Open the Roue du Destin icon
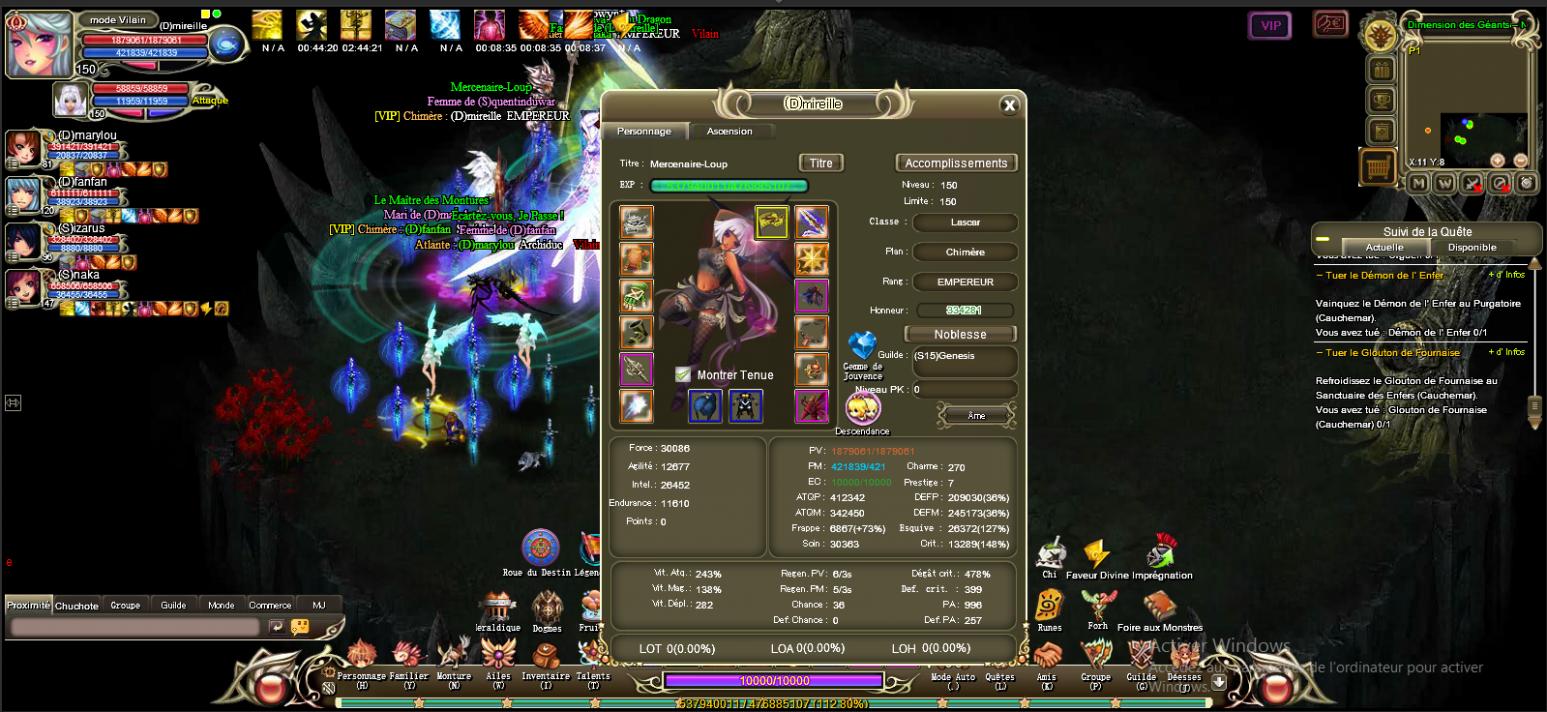 point(540,549)
